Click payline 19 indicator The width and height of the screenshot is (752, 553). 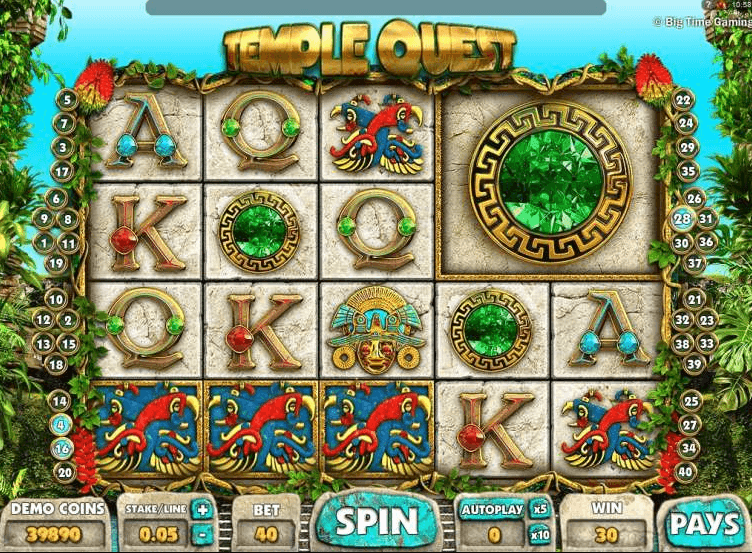click(x=56, y=265)
